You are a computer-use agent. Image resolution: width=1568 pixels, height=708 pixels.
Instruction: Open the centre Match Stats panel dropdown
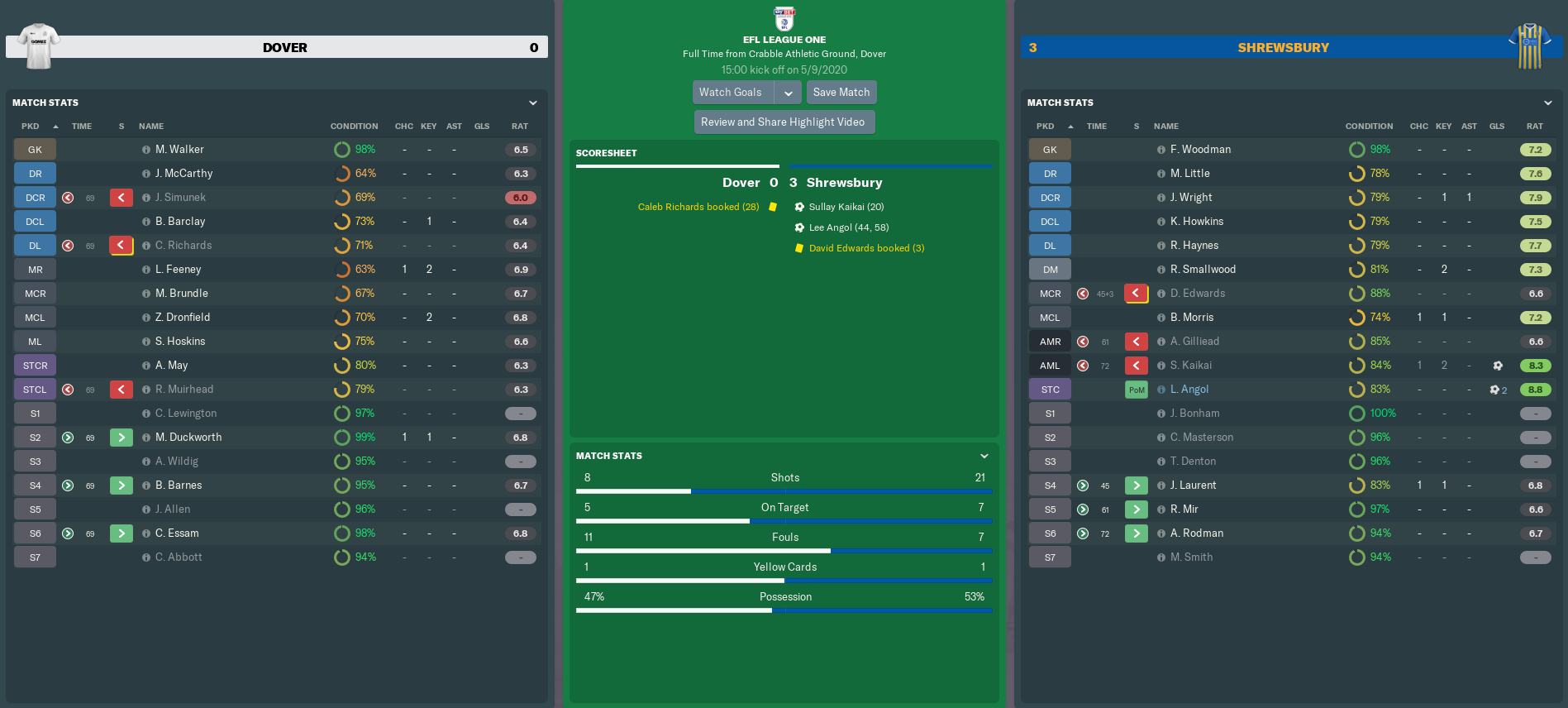[x=984, y=457]
